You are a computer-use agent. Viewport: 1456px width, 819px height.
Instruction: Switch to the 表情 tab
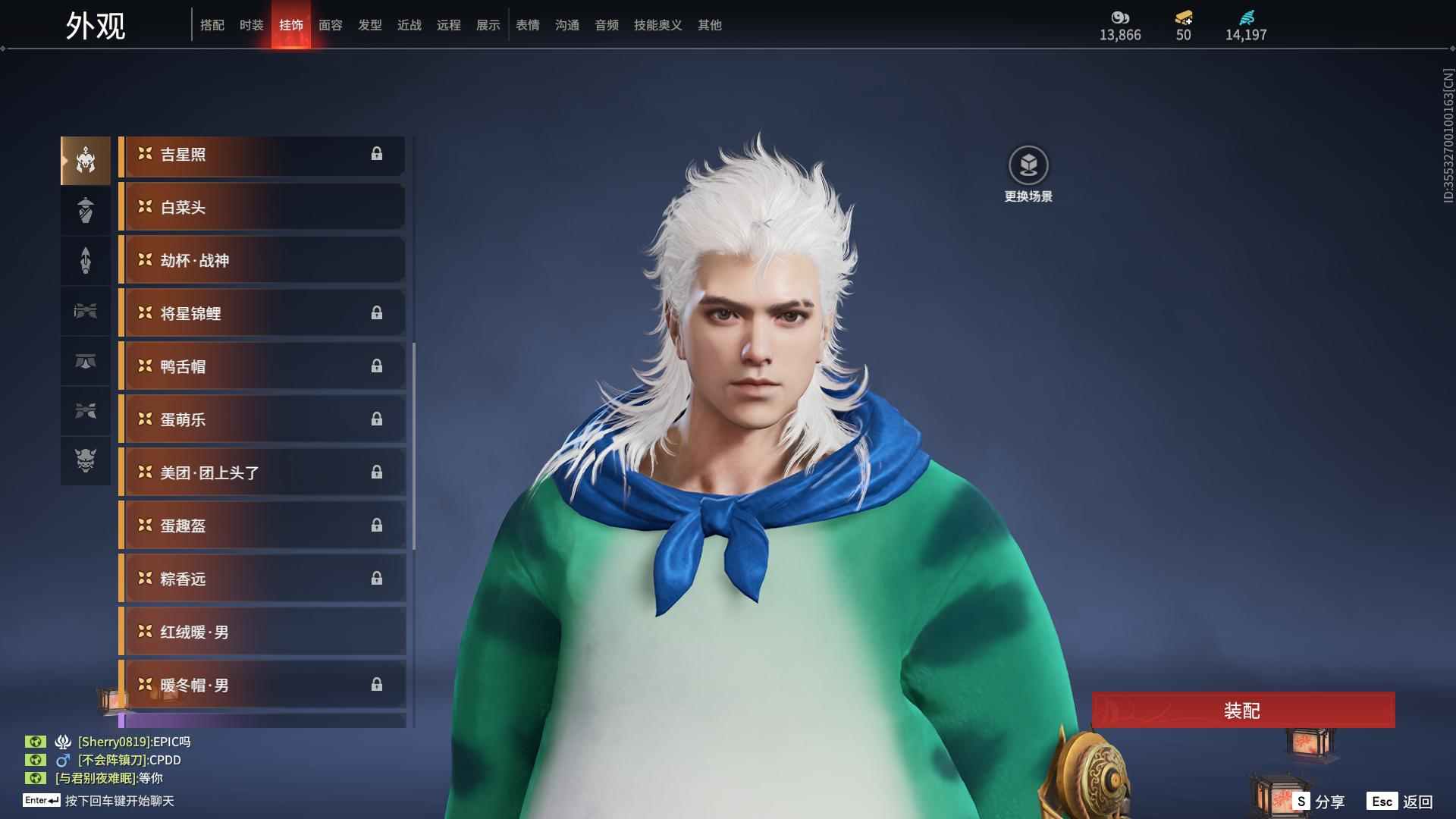pyautogui.click(x=528, y=25)
